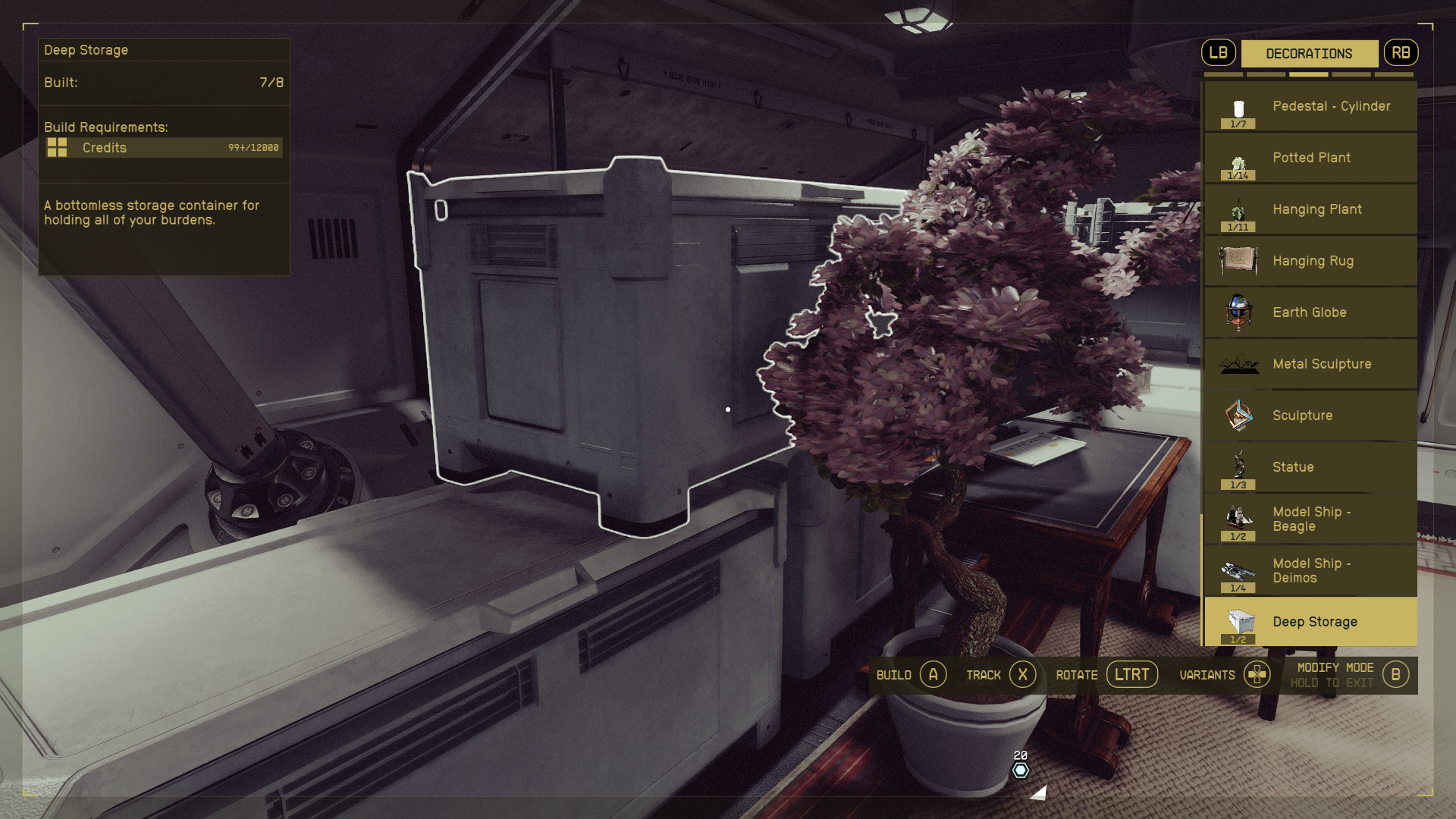Switch to the DECORATIONS tab
The width and height of the screenshot is (1456, 819).
point(1310,53)
